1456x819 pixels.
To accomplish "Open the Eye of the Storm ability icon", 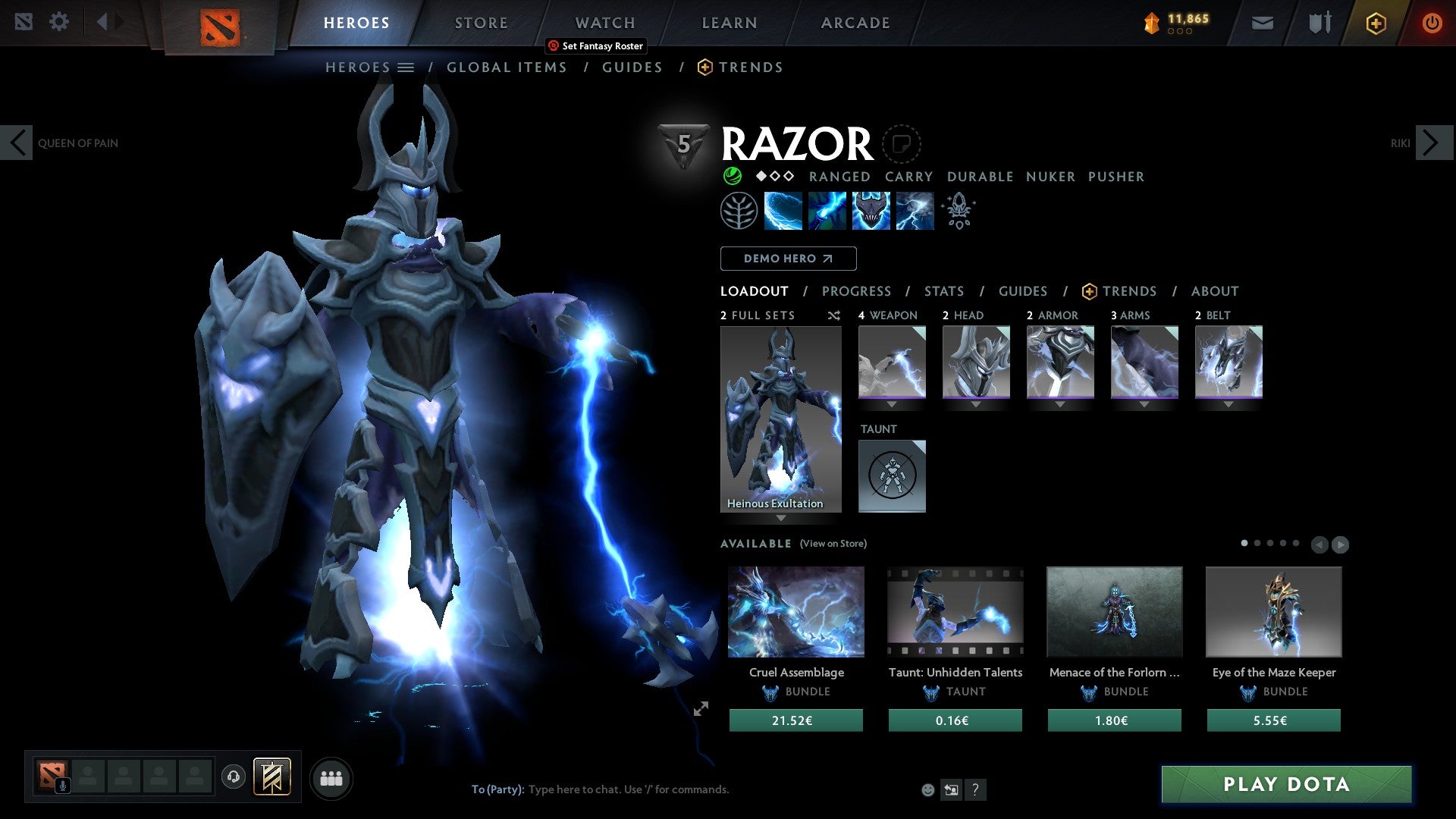I will click(914, 210).
